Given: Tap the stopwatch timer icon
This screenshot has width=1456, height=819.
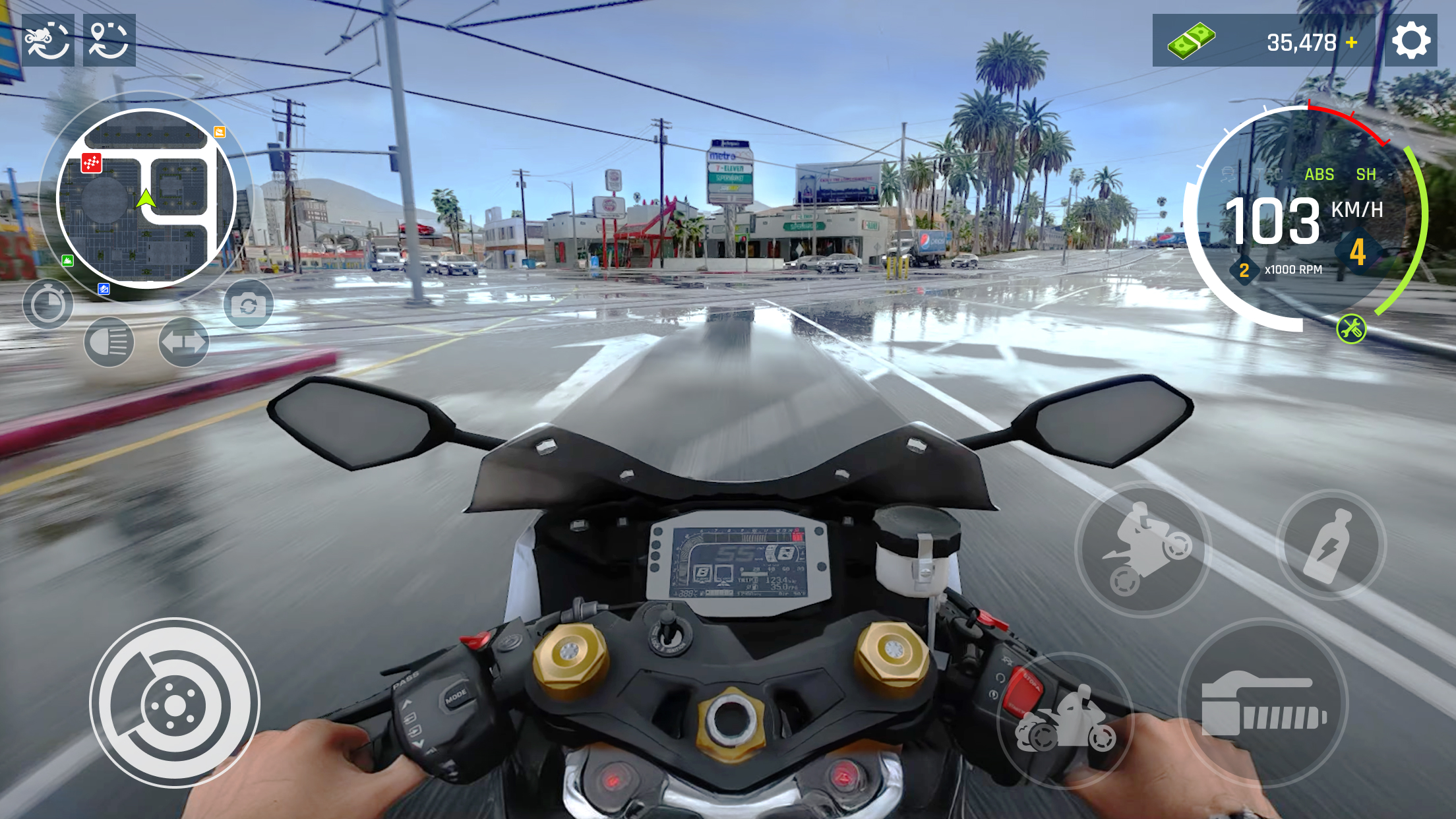Looking at the screenshot, I should [x=49, y=303].
